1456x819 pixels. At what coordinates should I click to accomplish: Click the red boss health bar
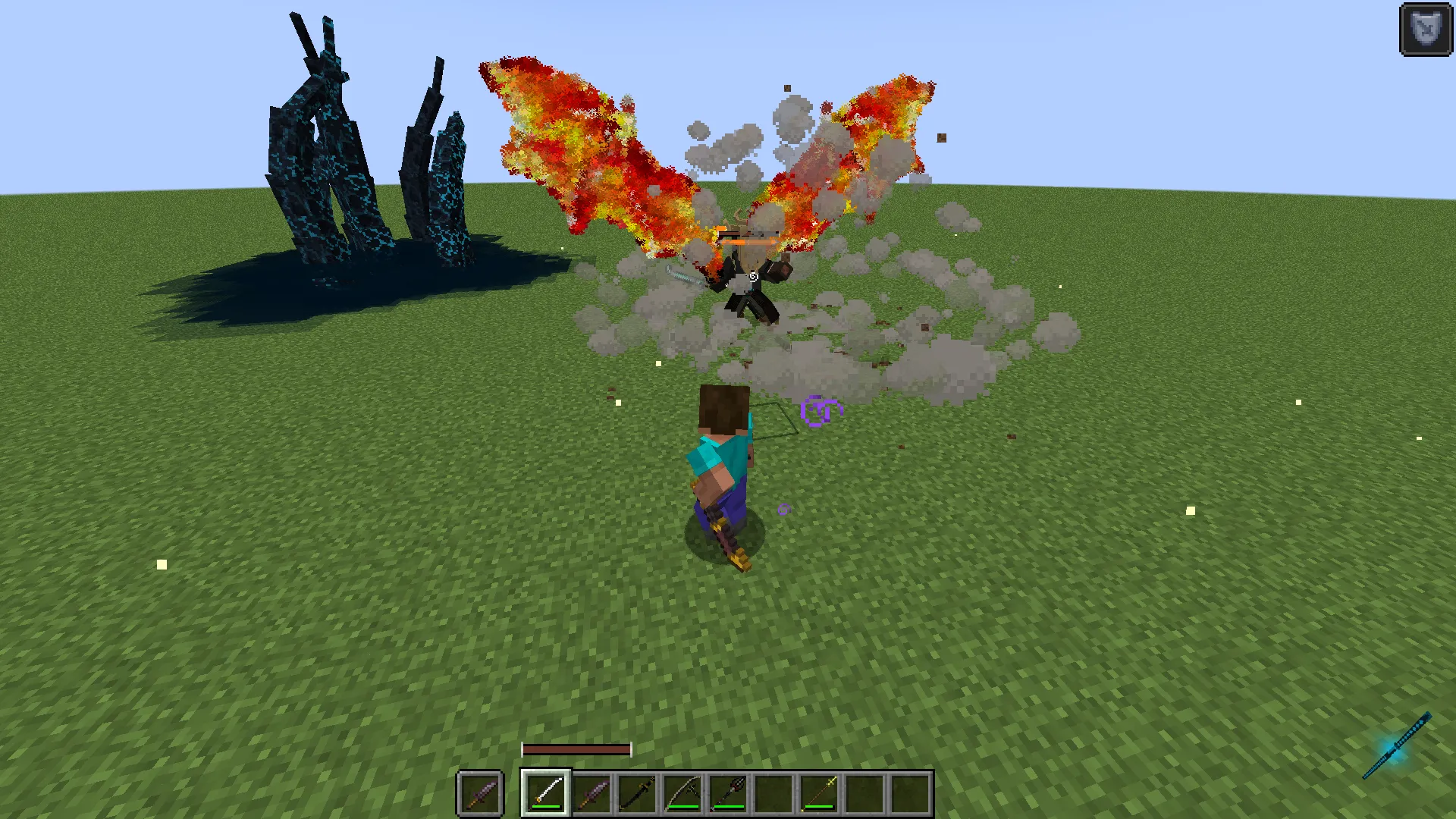click(x=576, y=749)
